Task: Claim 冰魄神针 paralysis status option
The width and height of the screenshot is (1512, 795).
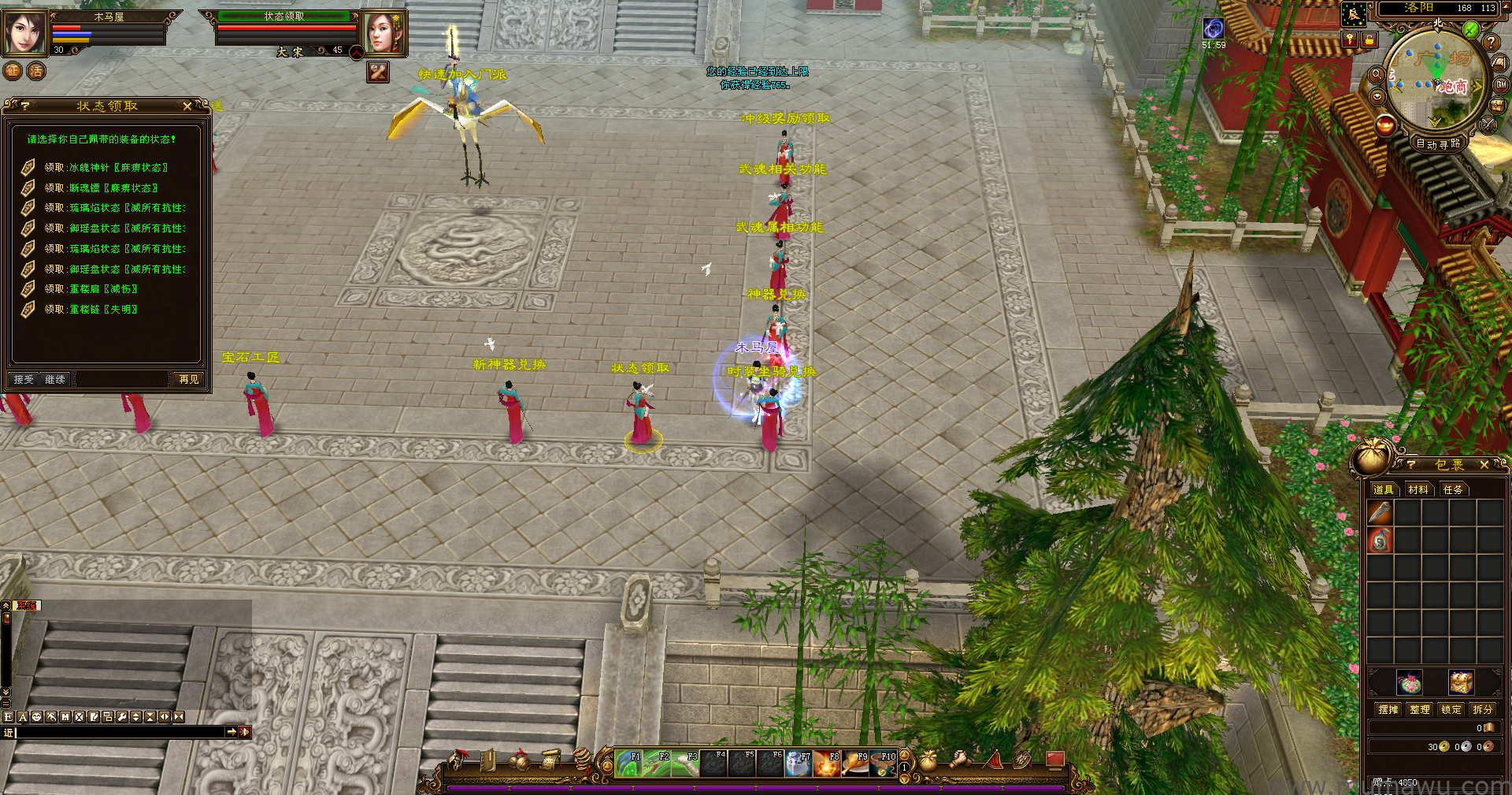Action: pos(106,168)
